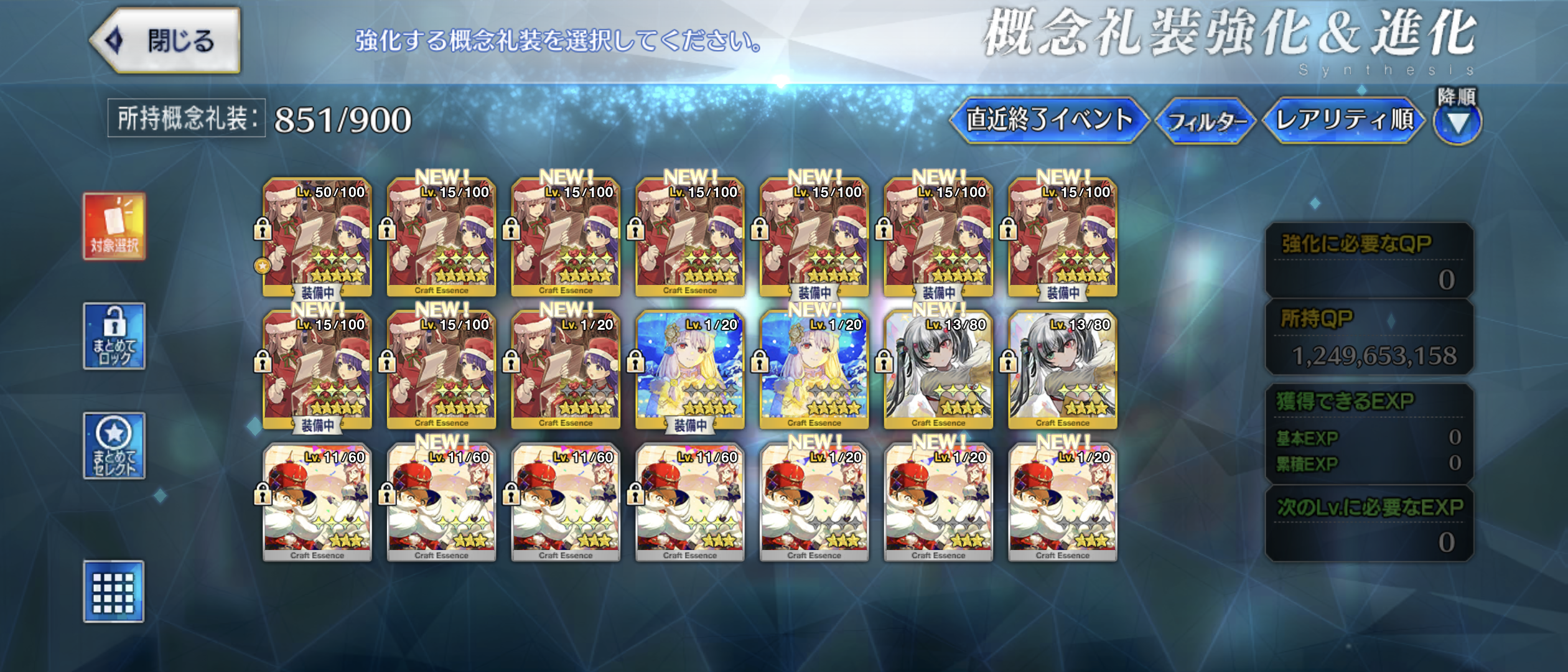Image resolution: width=1568 pixels, height=672 pixels.
Task: Toggle the 降順 descending arrow
Action: (x=1457, y=122)
